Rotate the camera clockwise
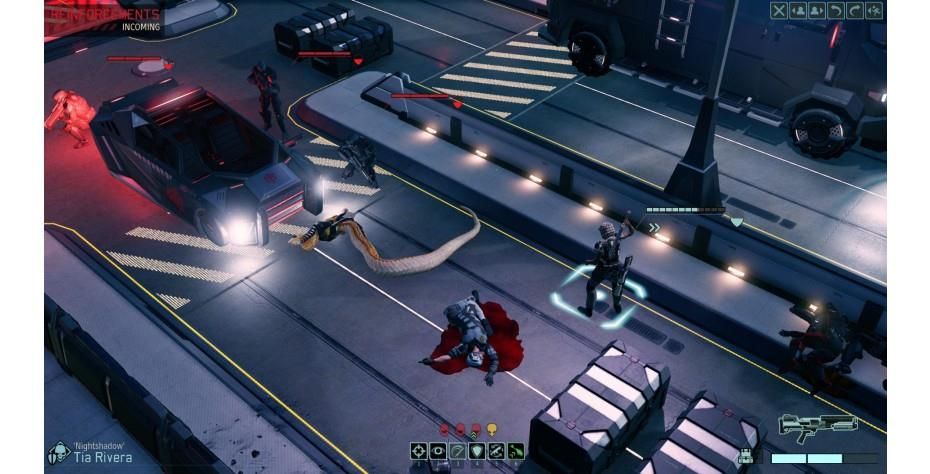 pos(856,10)
